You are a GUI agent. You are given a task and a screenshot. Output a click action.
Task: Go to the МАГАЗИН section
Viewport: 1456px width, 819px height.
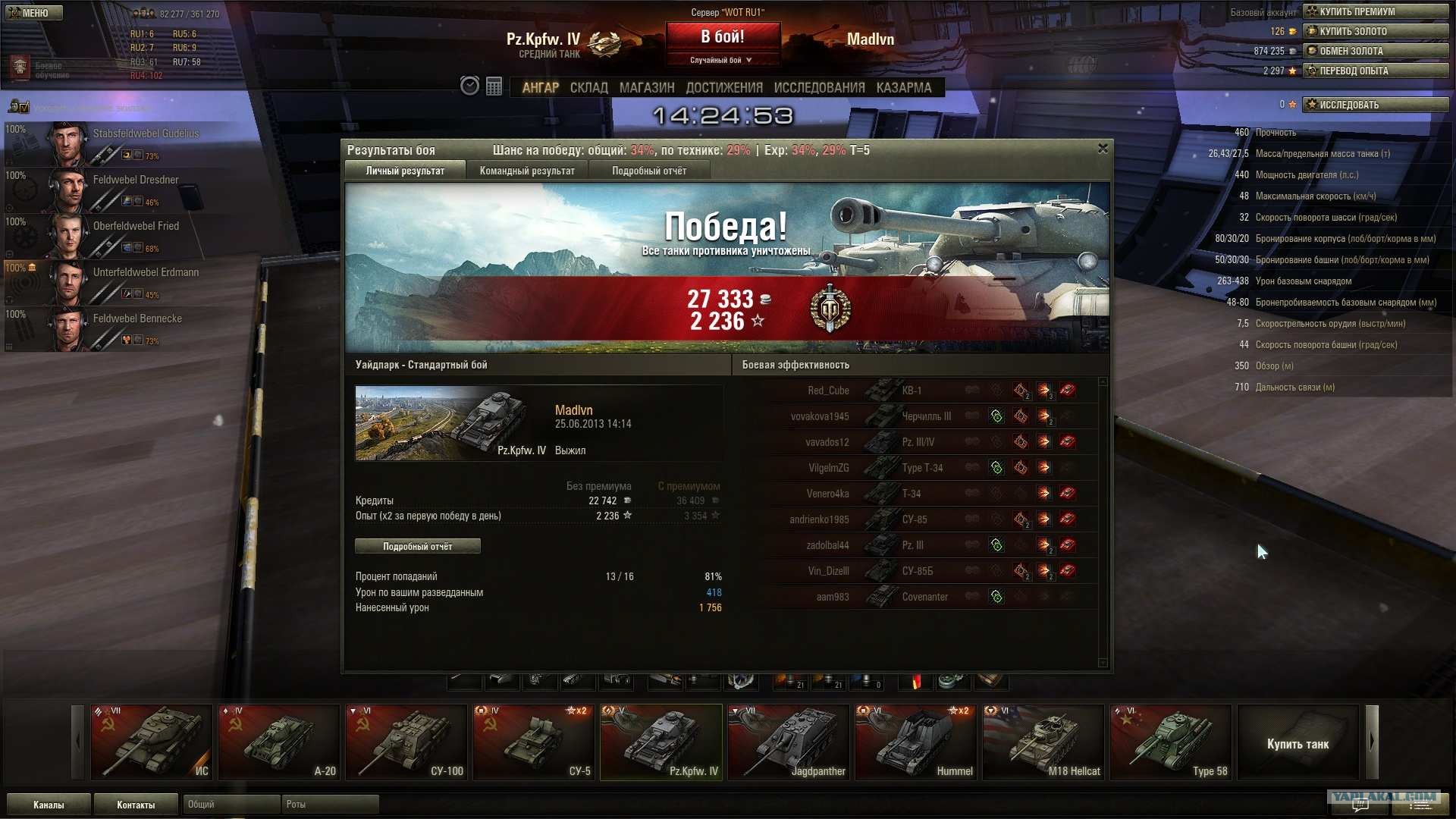pyautogui.click(x=647, y=88)
